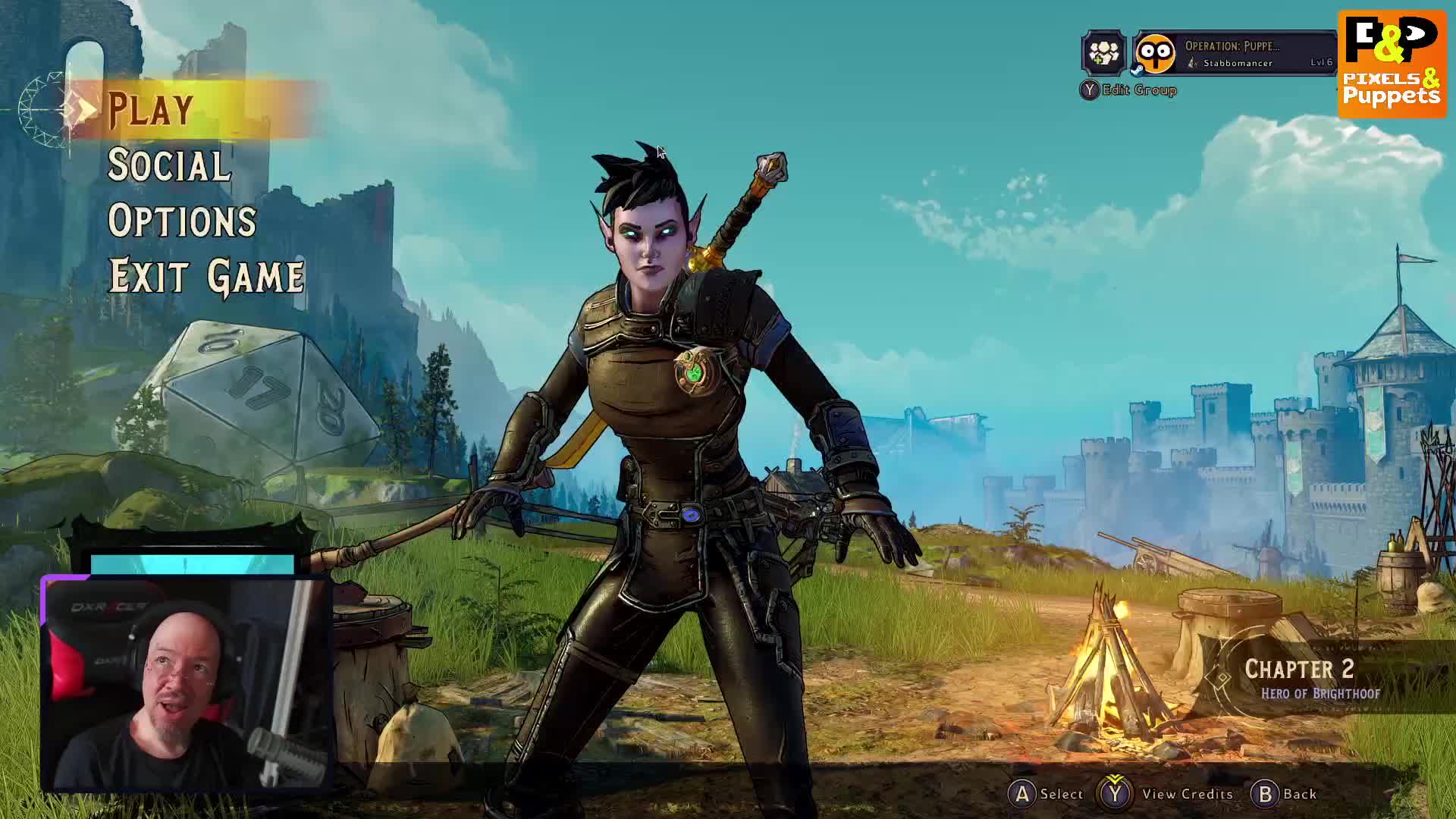
Task: Open the Social menu
Action: point(168,165)
